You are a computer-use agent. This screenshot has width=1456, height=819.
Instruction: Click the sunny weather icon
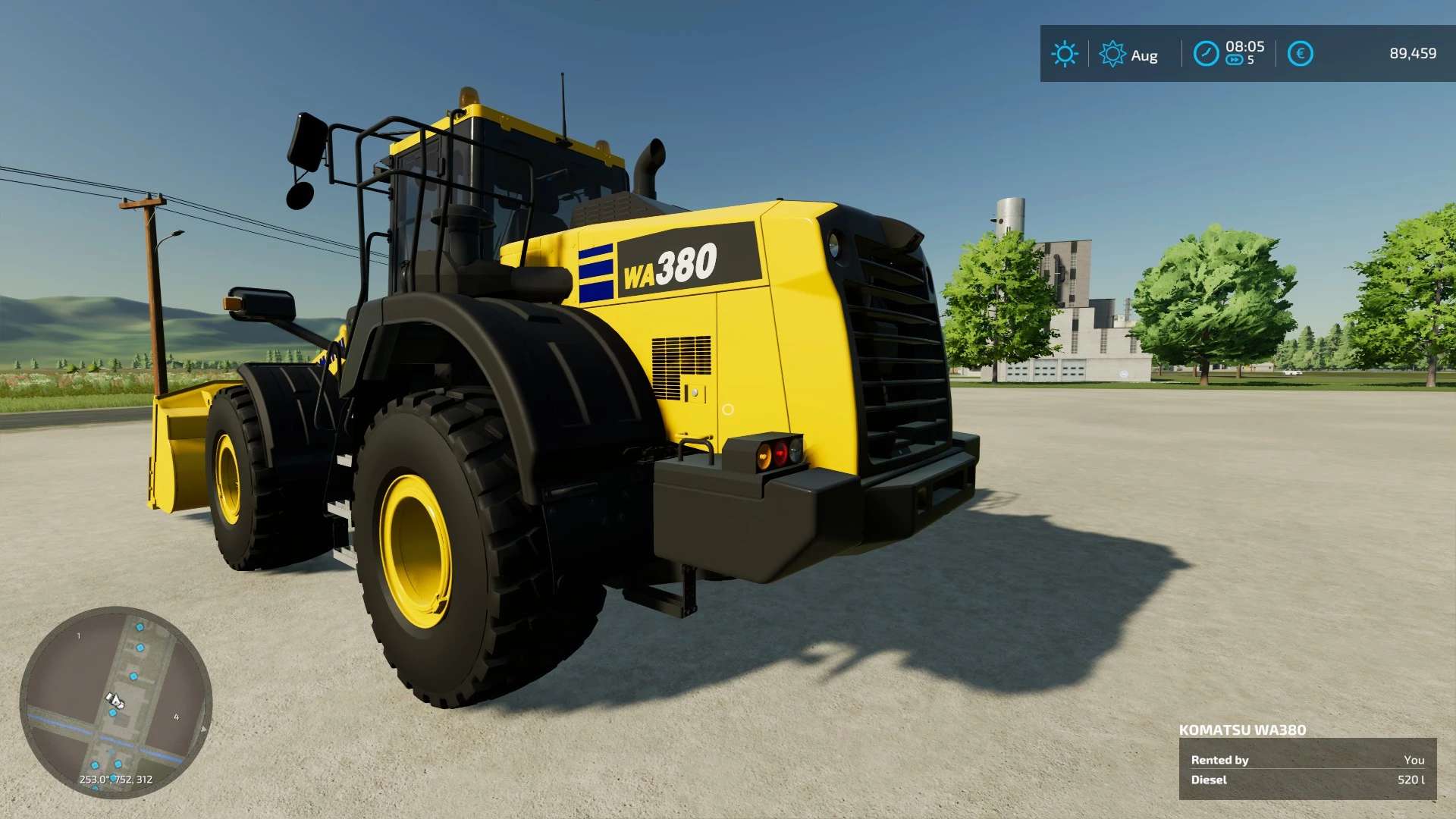pos(1064,54)
